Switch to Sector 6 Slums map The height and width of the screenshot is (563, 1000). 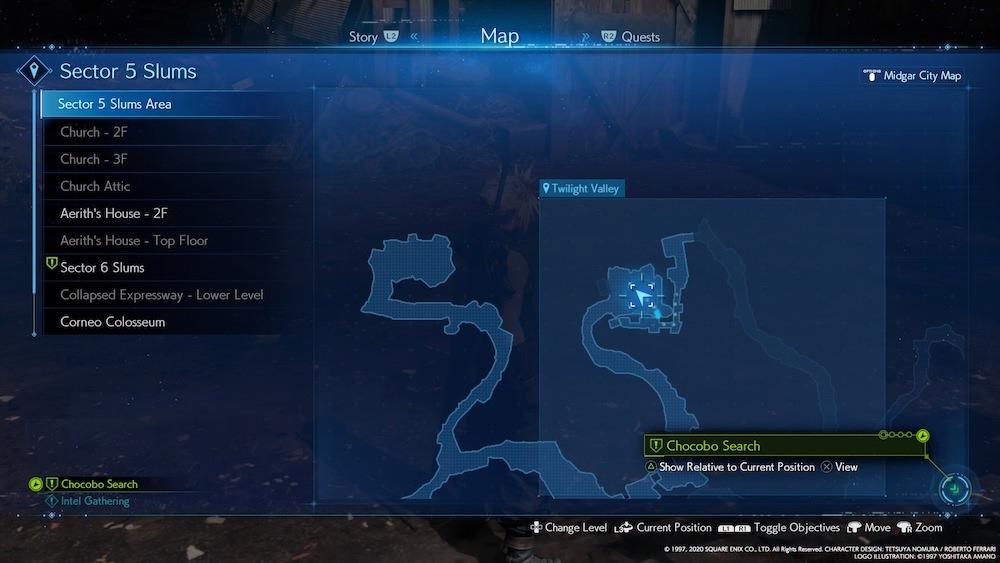pos(102,268)
